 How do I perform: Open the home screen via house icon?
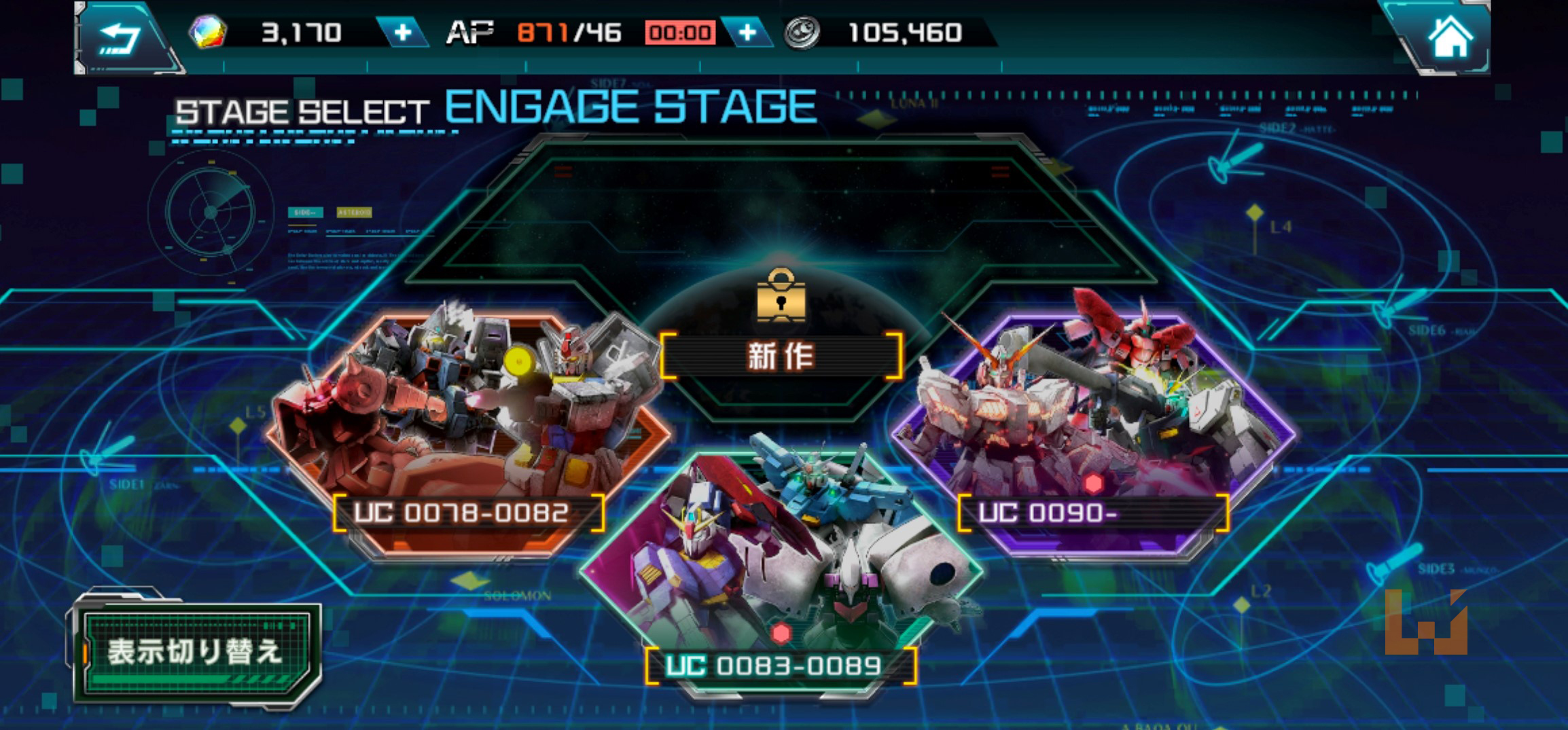(1450, 37)
